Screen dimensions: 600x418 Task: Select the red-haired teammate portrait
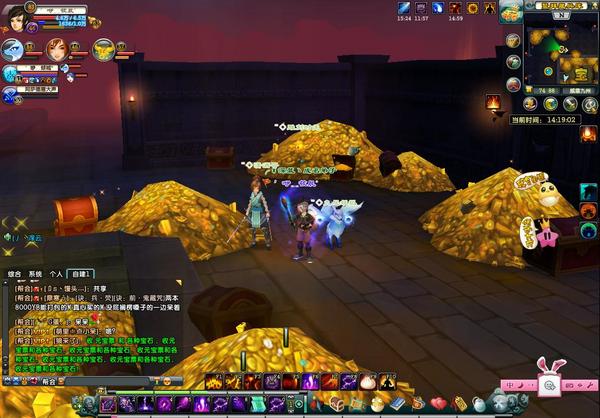click(x=56, y=48)
